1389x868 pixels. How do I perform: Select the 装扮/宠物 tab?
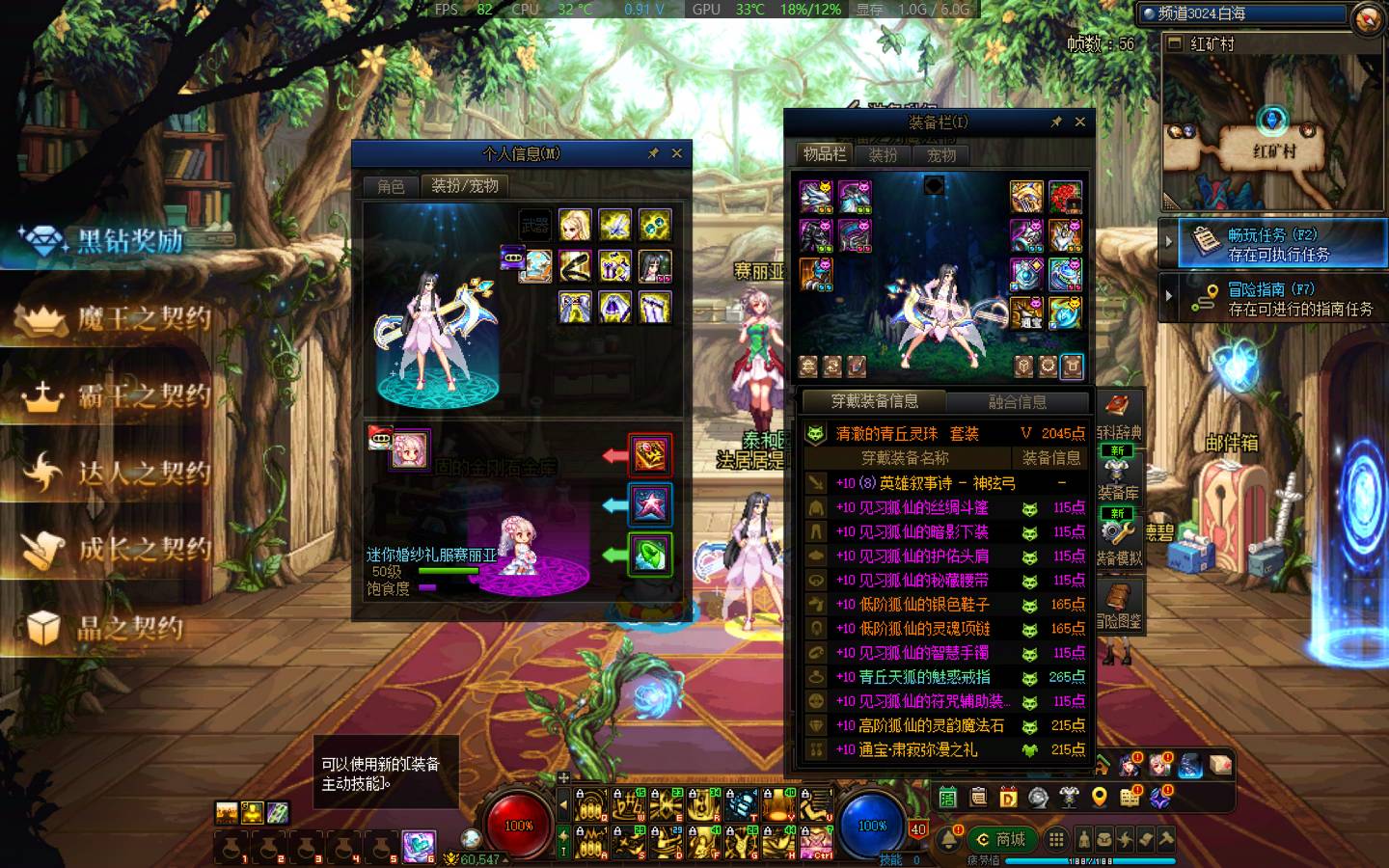(464, 186)
